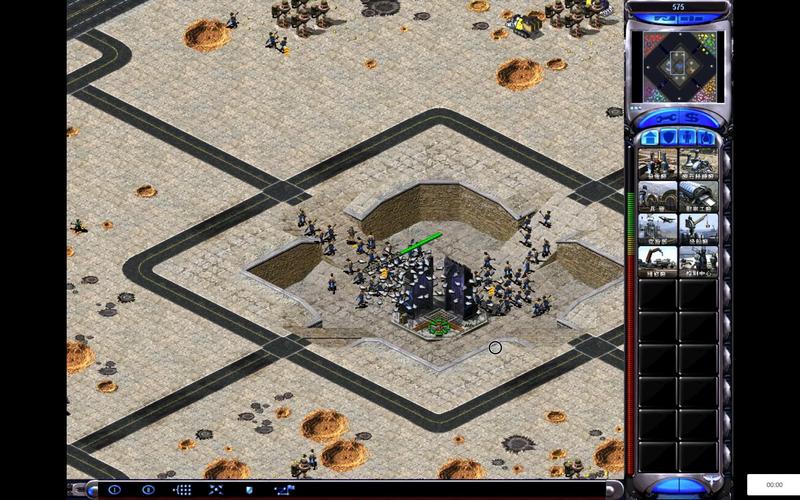
Task: Build the Airforce Command structure
Action: coord(658,229)
